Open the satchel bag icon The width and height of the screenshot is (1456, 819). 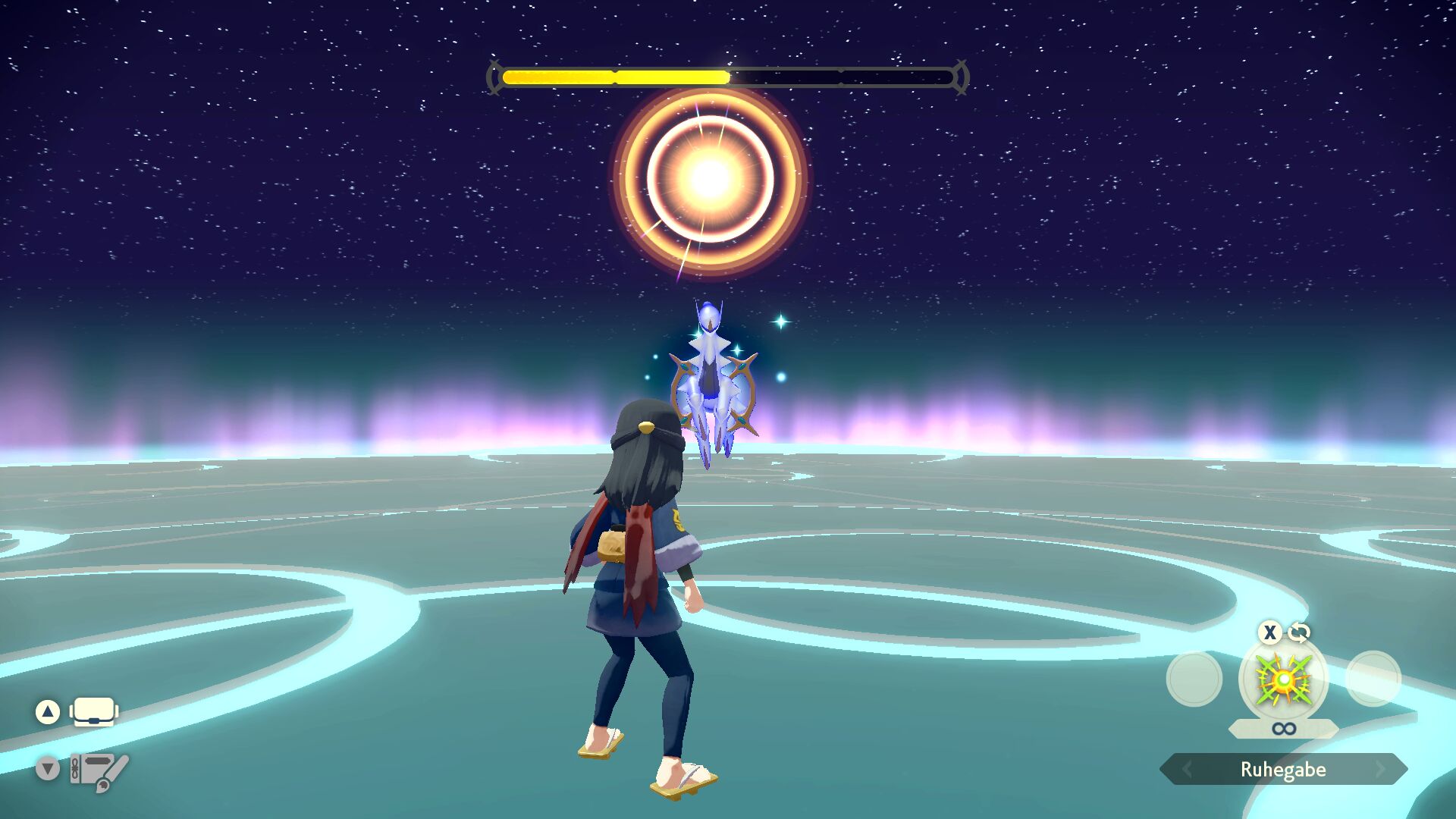[94, 712]
